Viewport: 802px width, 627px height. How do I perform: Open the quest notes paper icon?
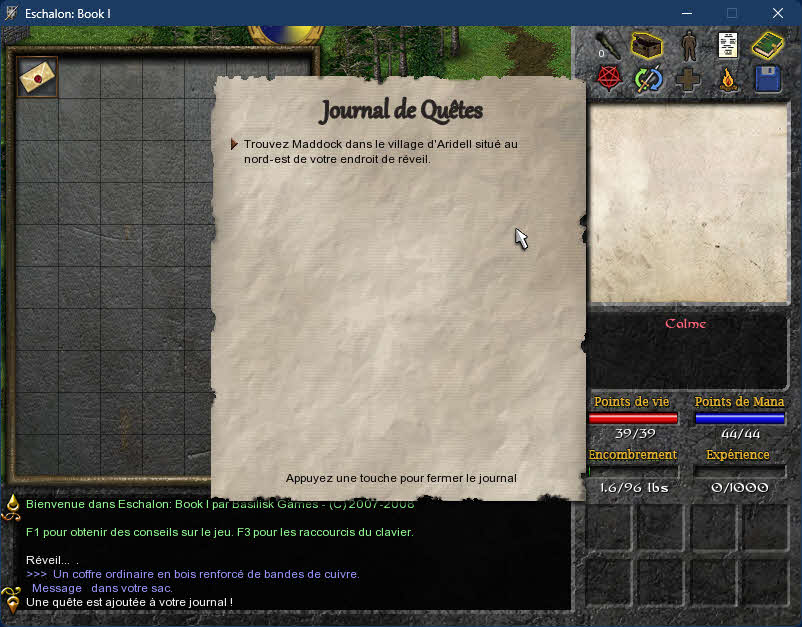pyautogui.click(x=728, y=46)
